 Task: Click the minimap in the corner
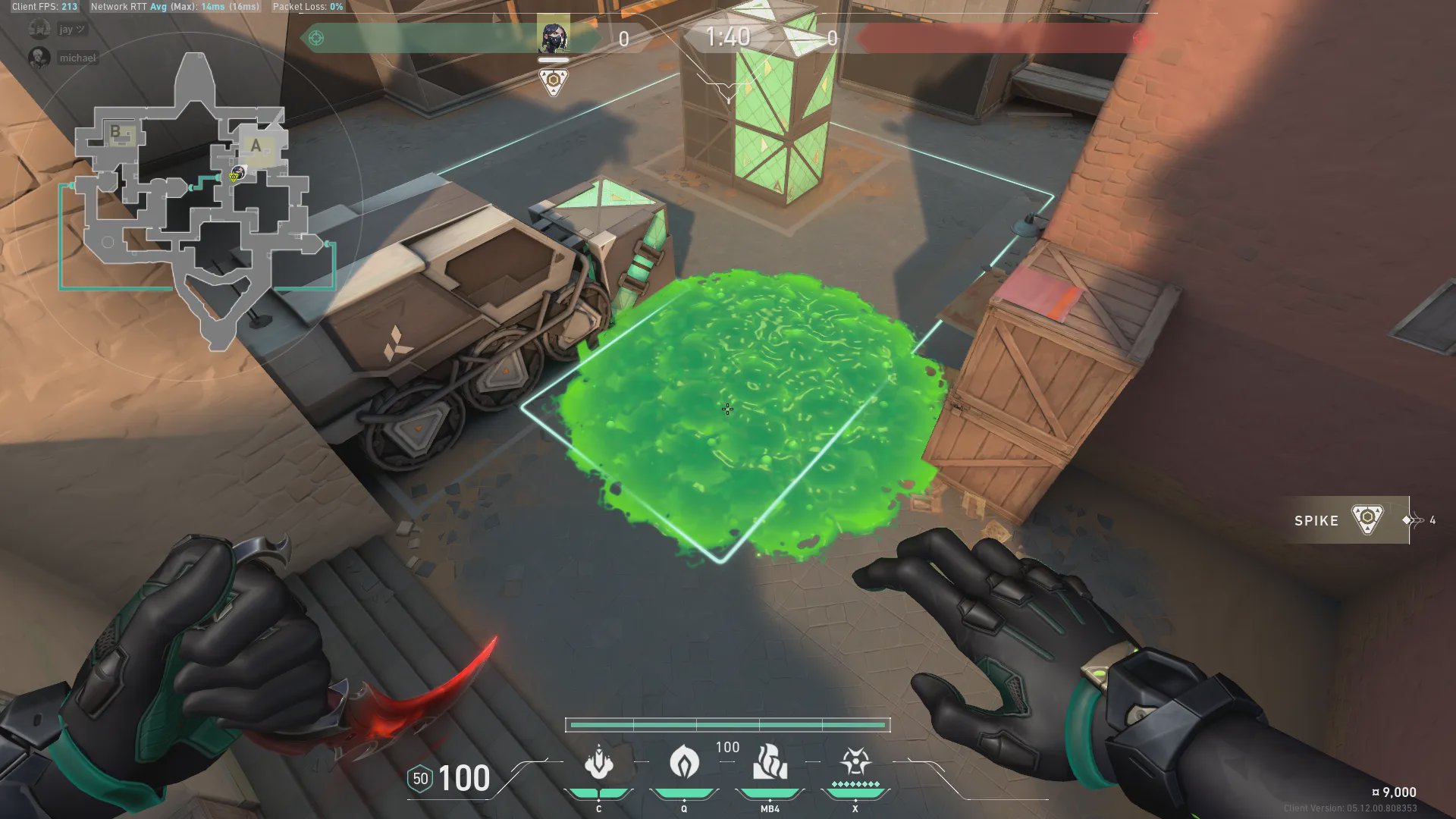196,201
